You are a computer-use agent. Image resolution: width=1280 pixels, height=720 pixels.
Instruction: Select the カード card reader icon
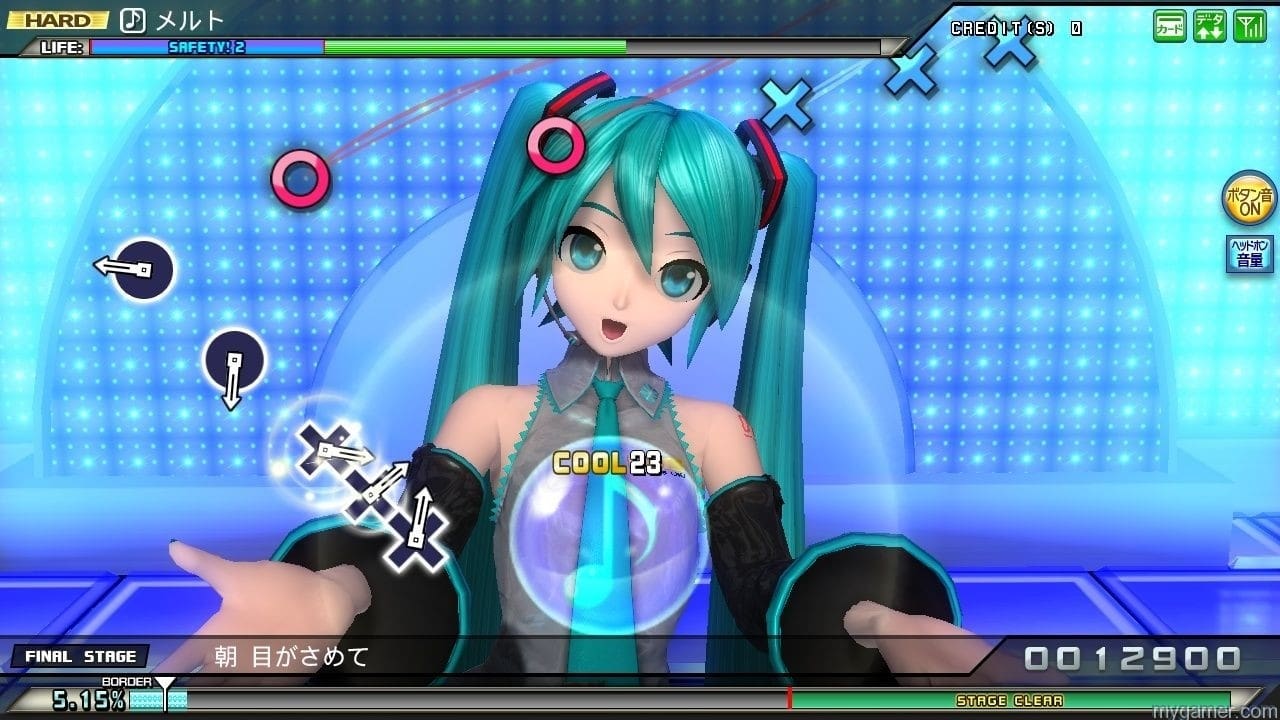pyautogui.click(x=1169, y=25)
